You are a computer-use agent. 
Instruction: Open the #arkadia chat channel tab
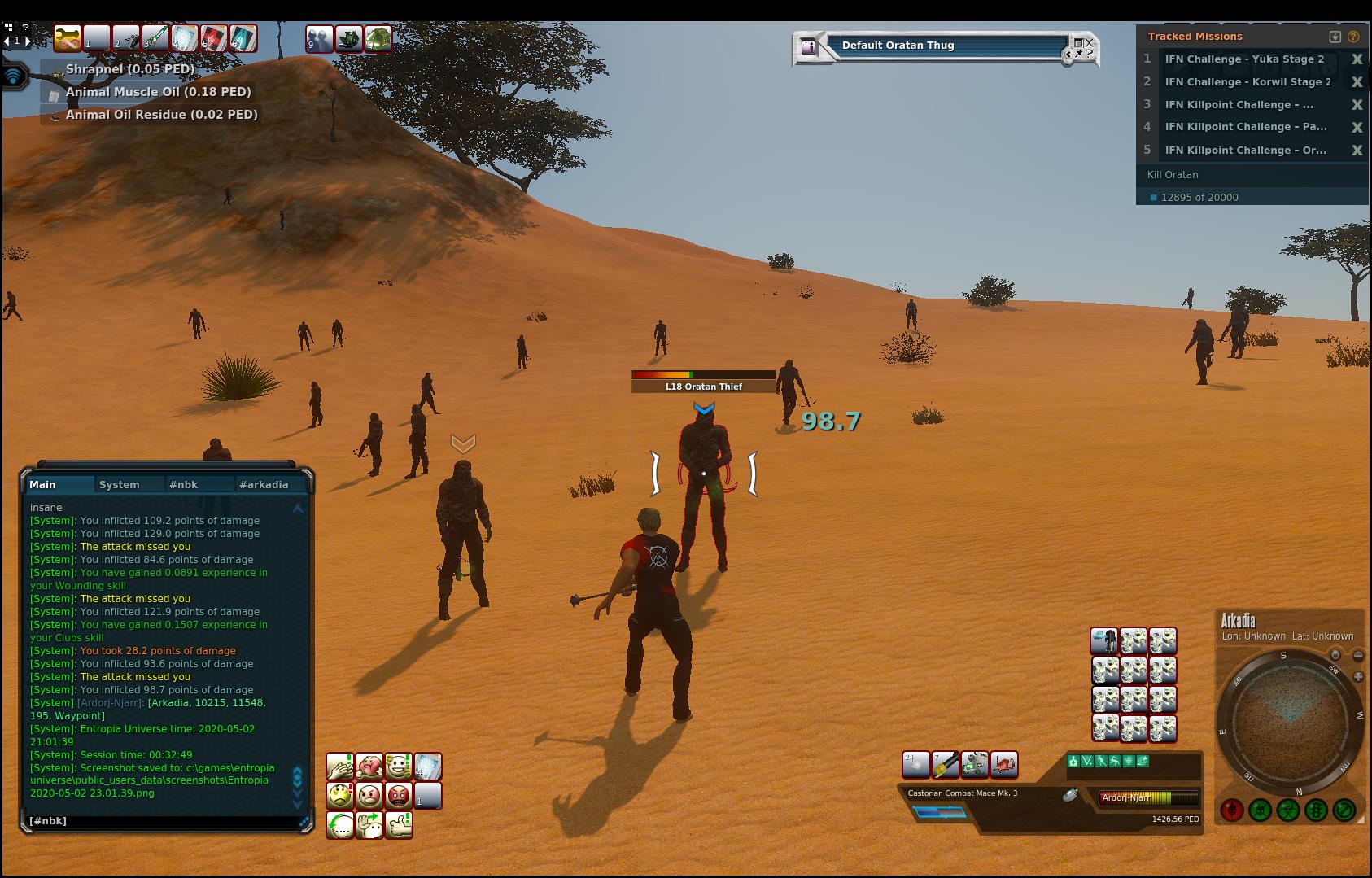[264, 484]
